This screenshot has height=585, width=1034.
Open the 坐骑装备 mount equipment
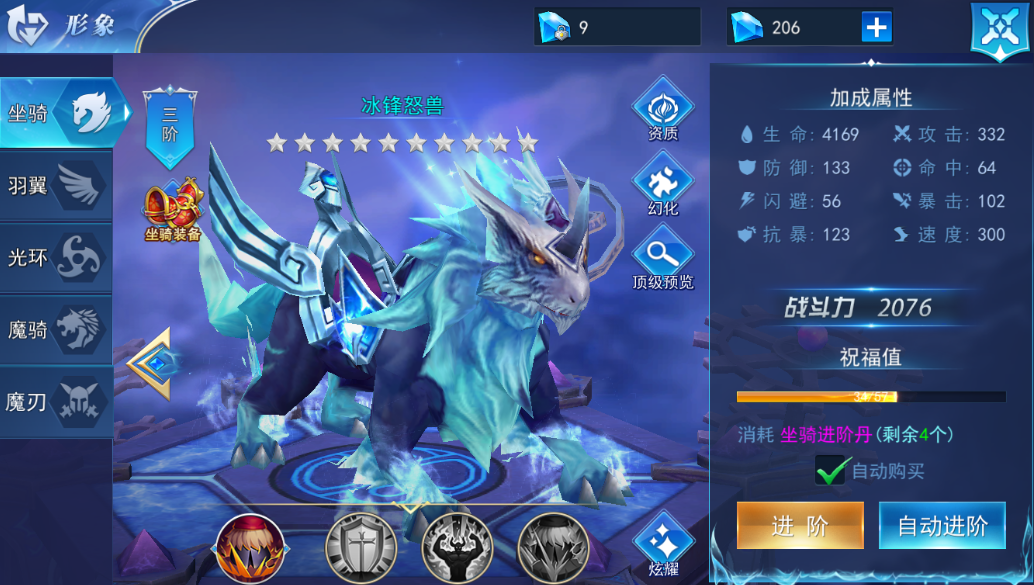pyautogui.click(x=172, y=212)
